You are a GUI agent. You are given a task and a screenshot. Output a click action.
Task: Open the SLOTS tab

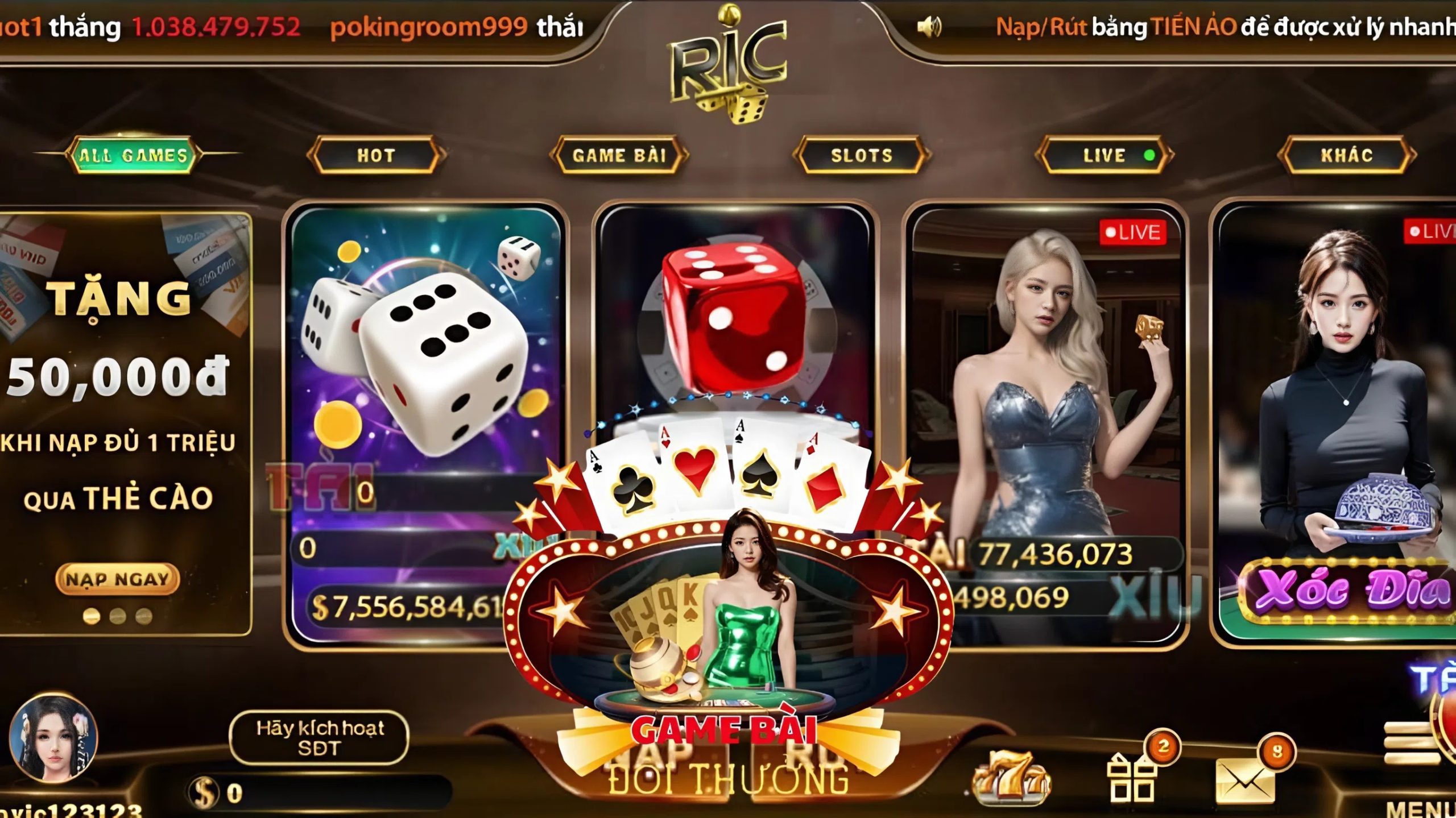click(861, 155)
